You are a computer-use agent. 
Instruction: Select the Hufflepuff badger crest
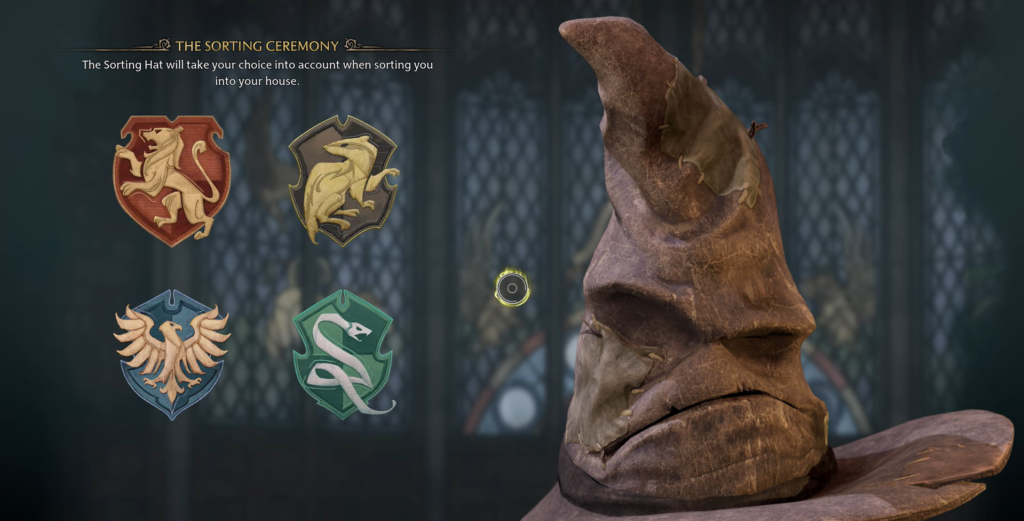[343, 181]
